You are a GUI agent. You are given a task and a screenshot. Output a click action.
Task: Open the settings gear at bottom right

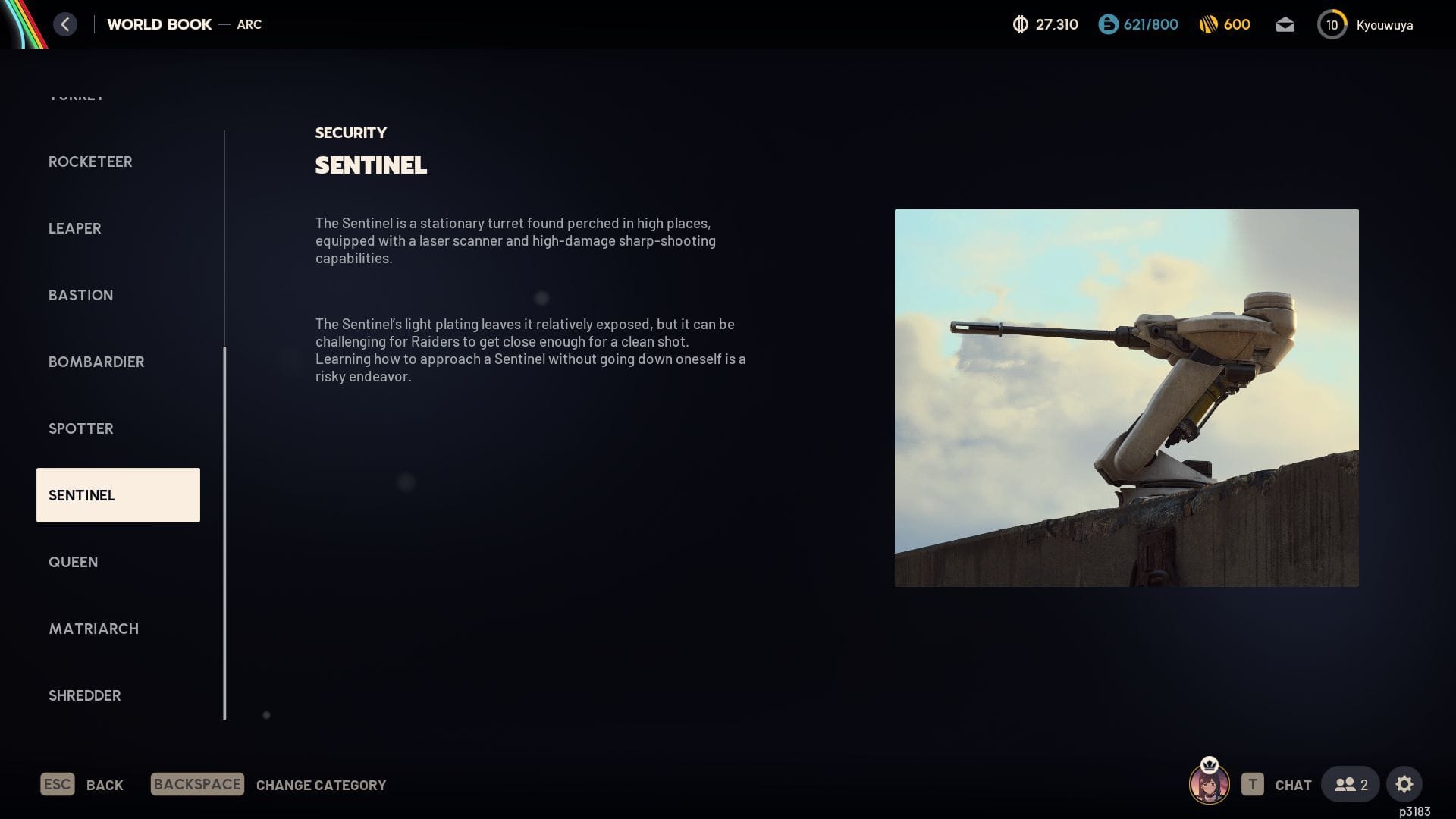(1405, 784)
